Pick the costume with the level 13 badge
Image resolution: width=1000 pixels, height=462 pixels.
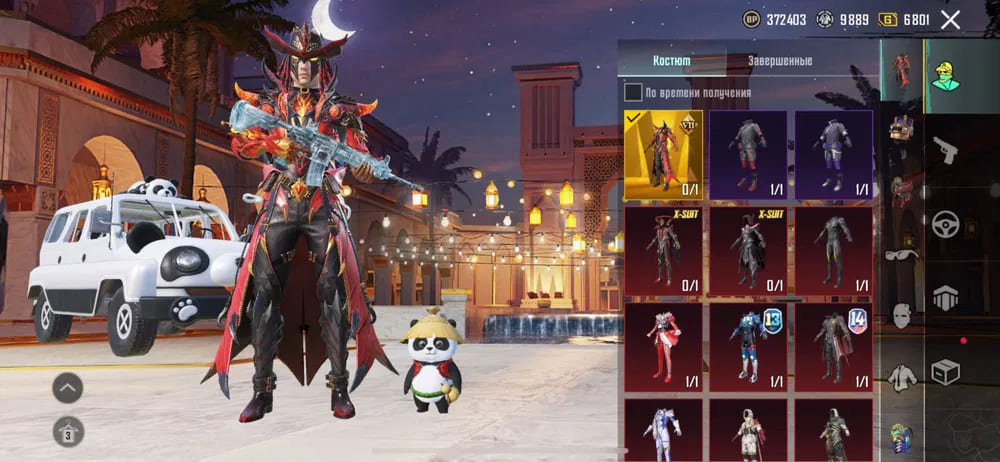(x=748, y=347)
